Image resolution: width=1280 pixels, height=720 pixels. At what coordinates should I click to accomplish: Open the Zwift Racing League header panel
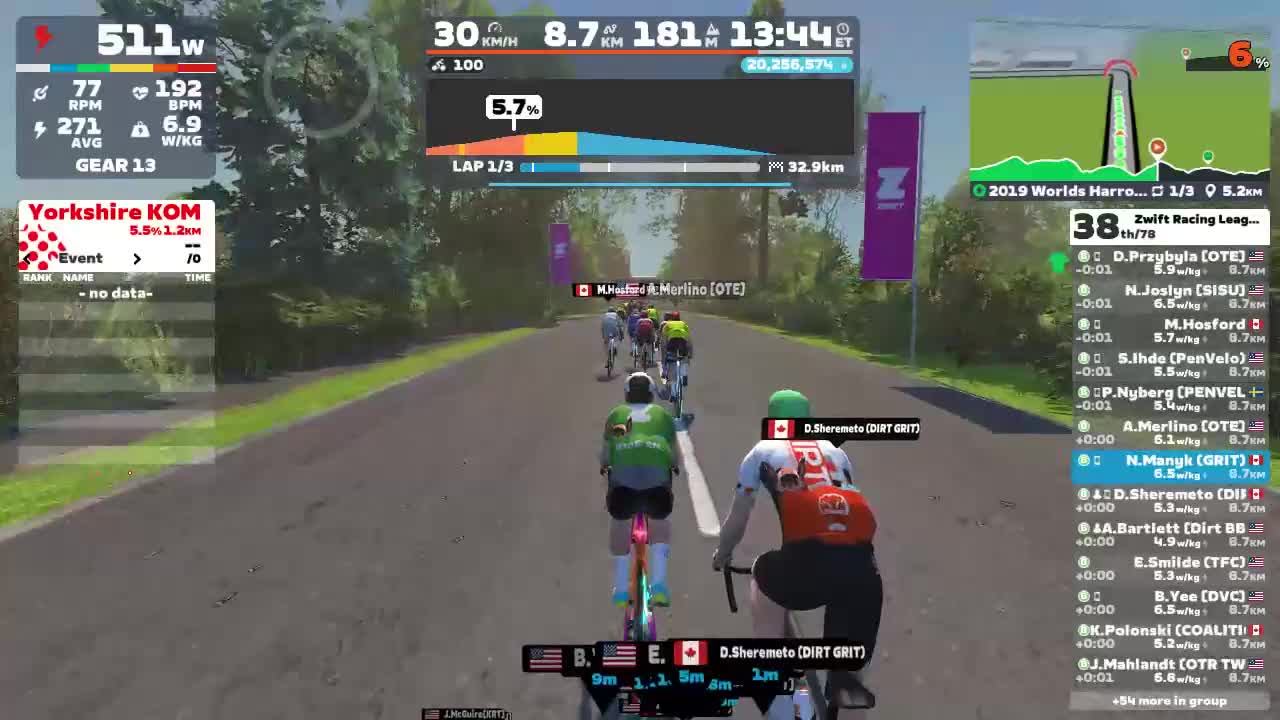pos(1170,224)
